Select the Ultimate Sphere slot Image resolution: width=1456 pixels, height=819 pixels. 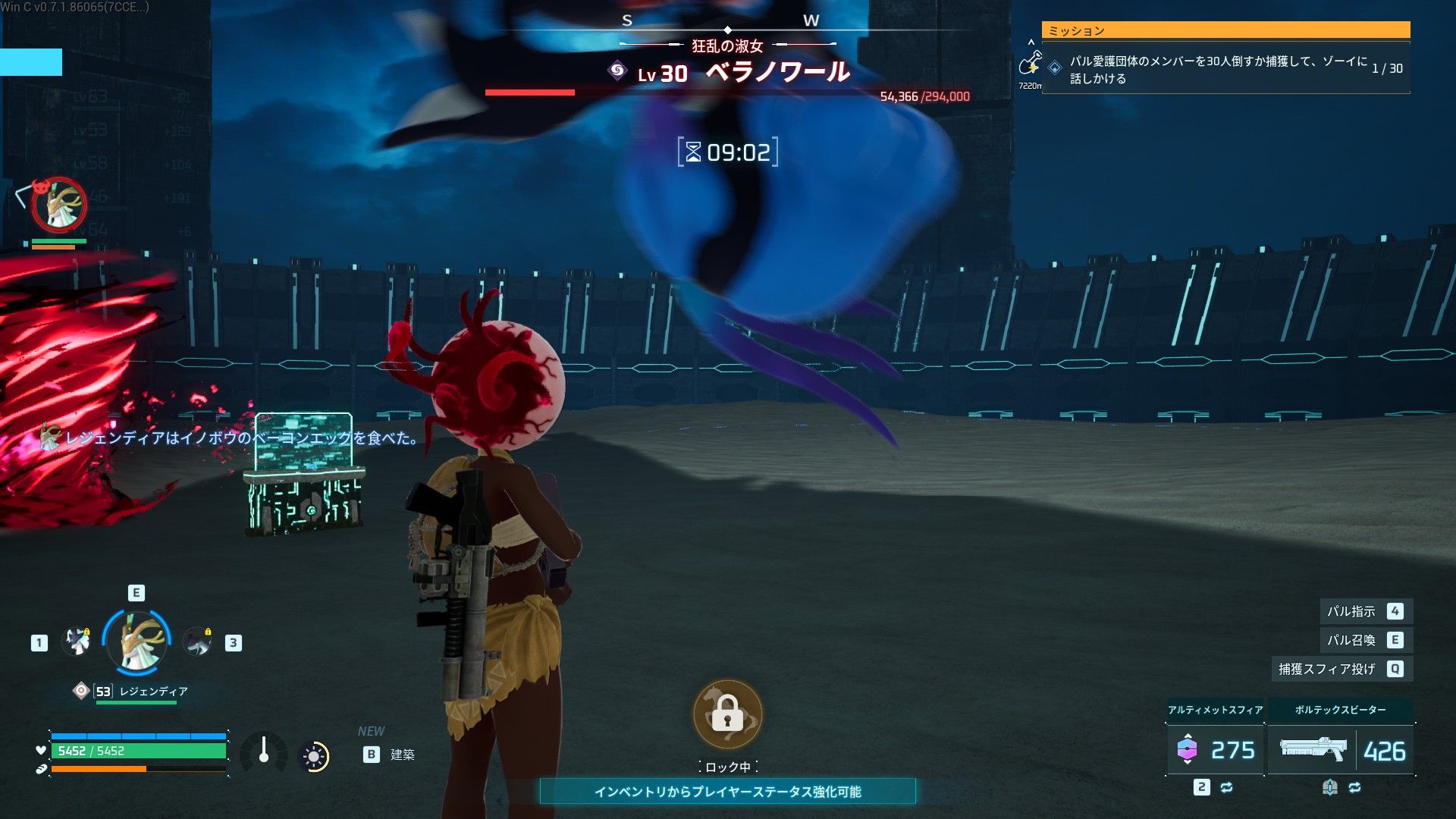[1215, 749]
